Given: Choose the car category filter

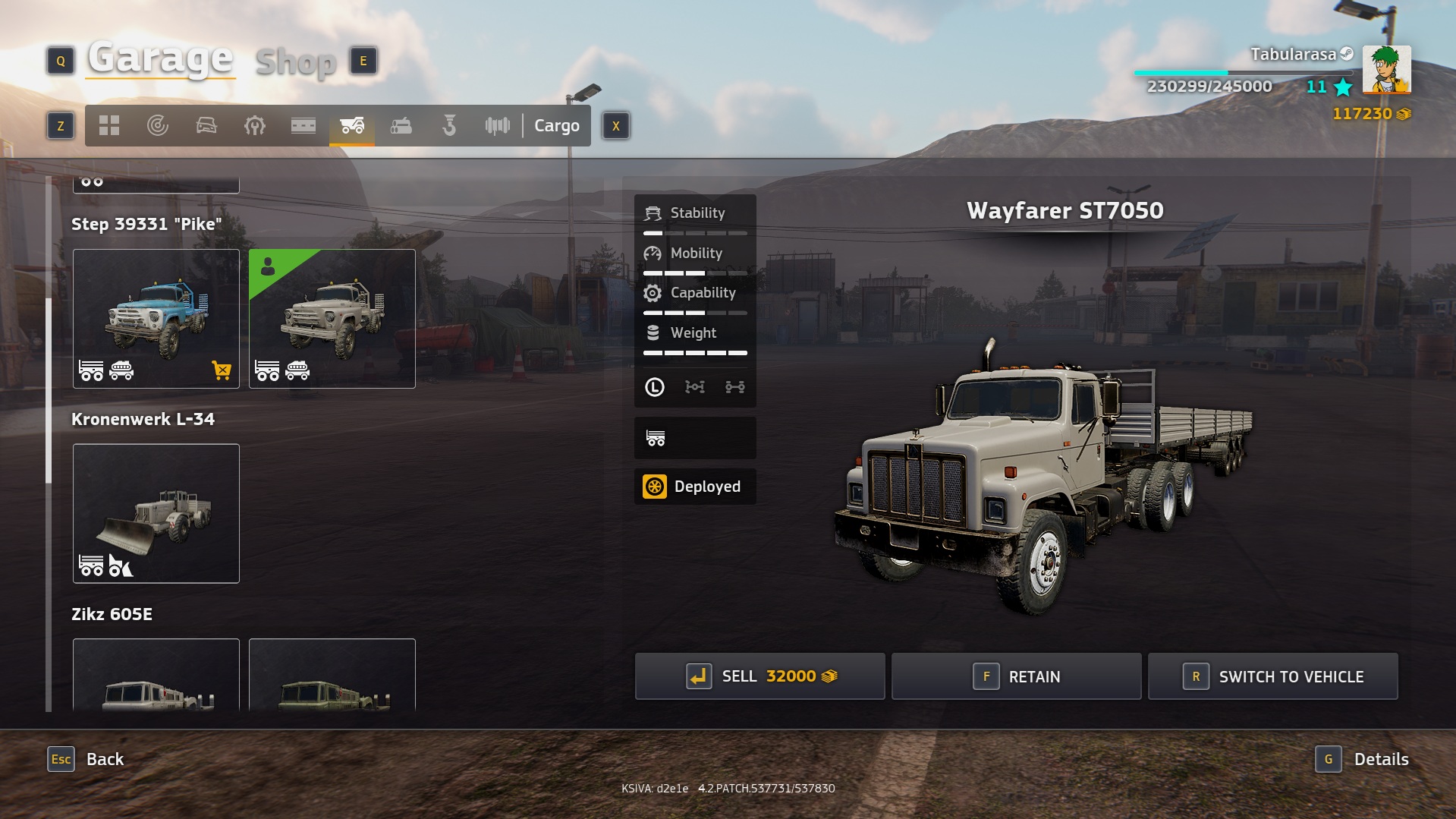Looking at the screenshot, I should (x=206, y=126).
